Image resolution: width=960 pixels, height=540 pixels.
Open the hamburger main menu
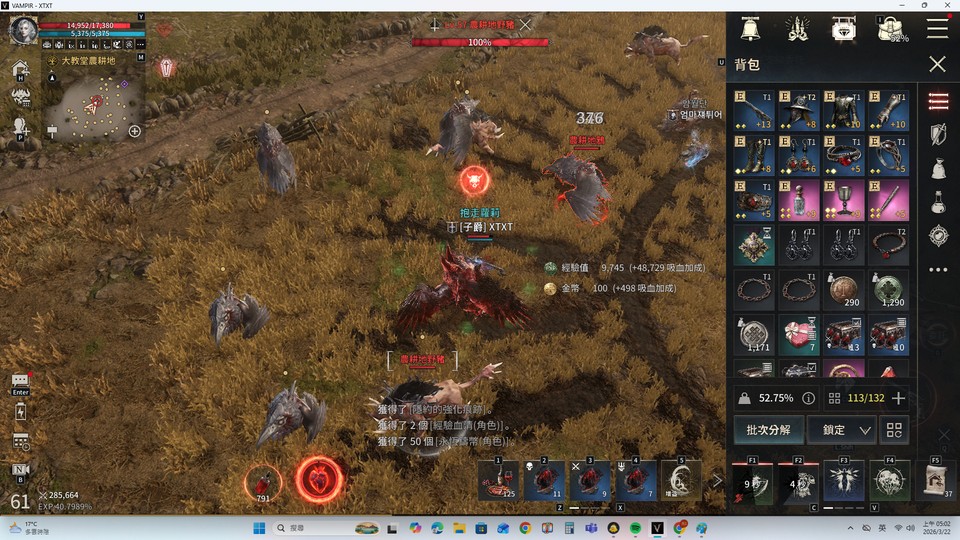[x=937, y=29]
